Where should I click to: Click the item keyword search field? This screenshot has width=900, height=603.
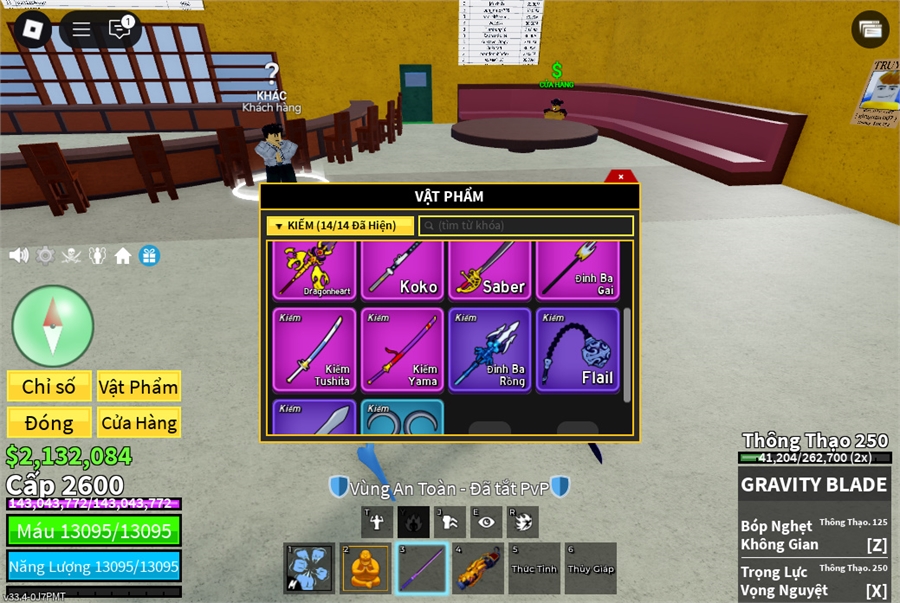526,226
